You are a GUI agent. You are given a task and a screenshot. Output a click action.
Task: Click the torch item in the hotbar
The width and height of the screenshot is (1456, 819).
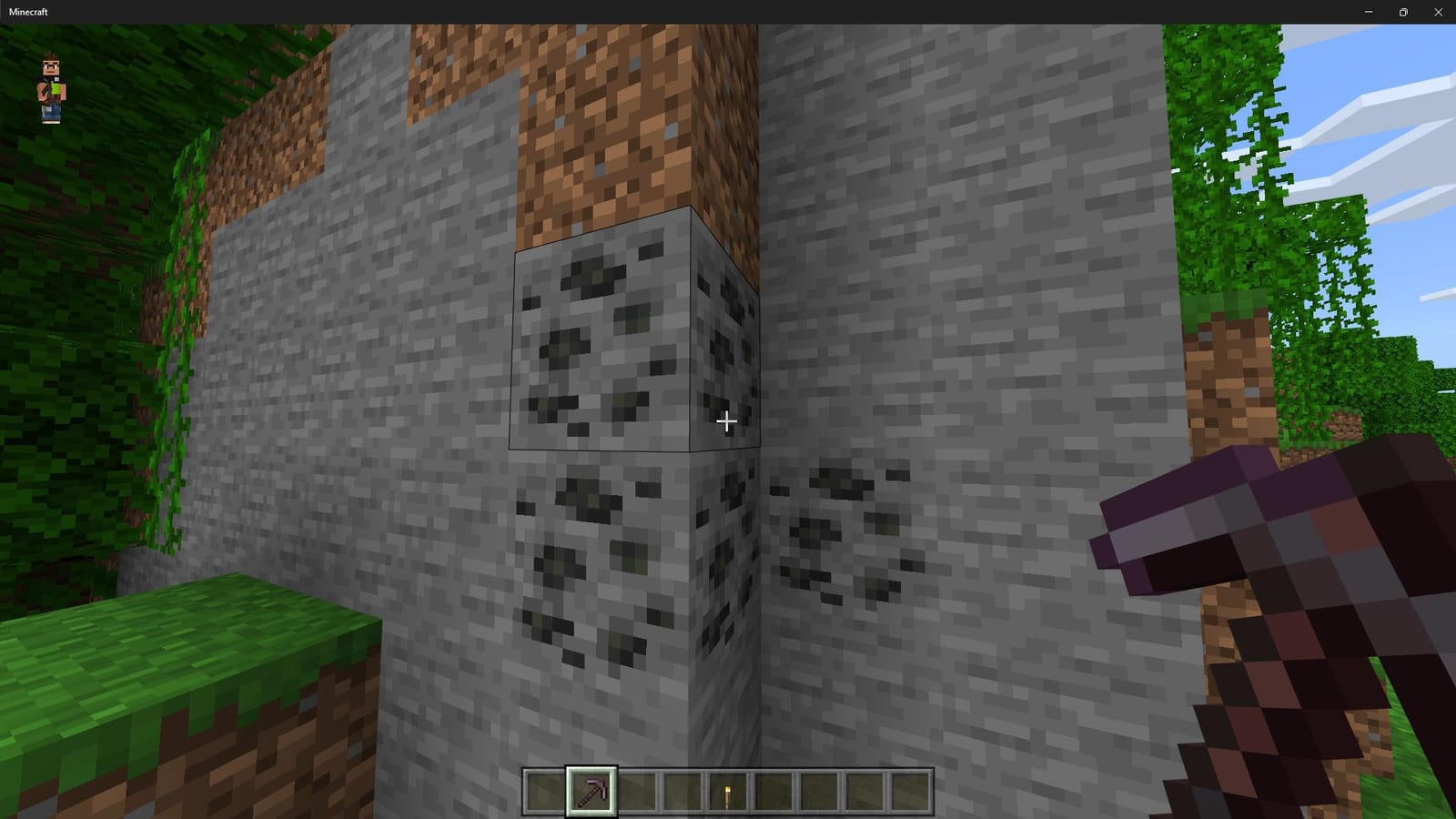(x=727, y=790)
